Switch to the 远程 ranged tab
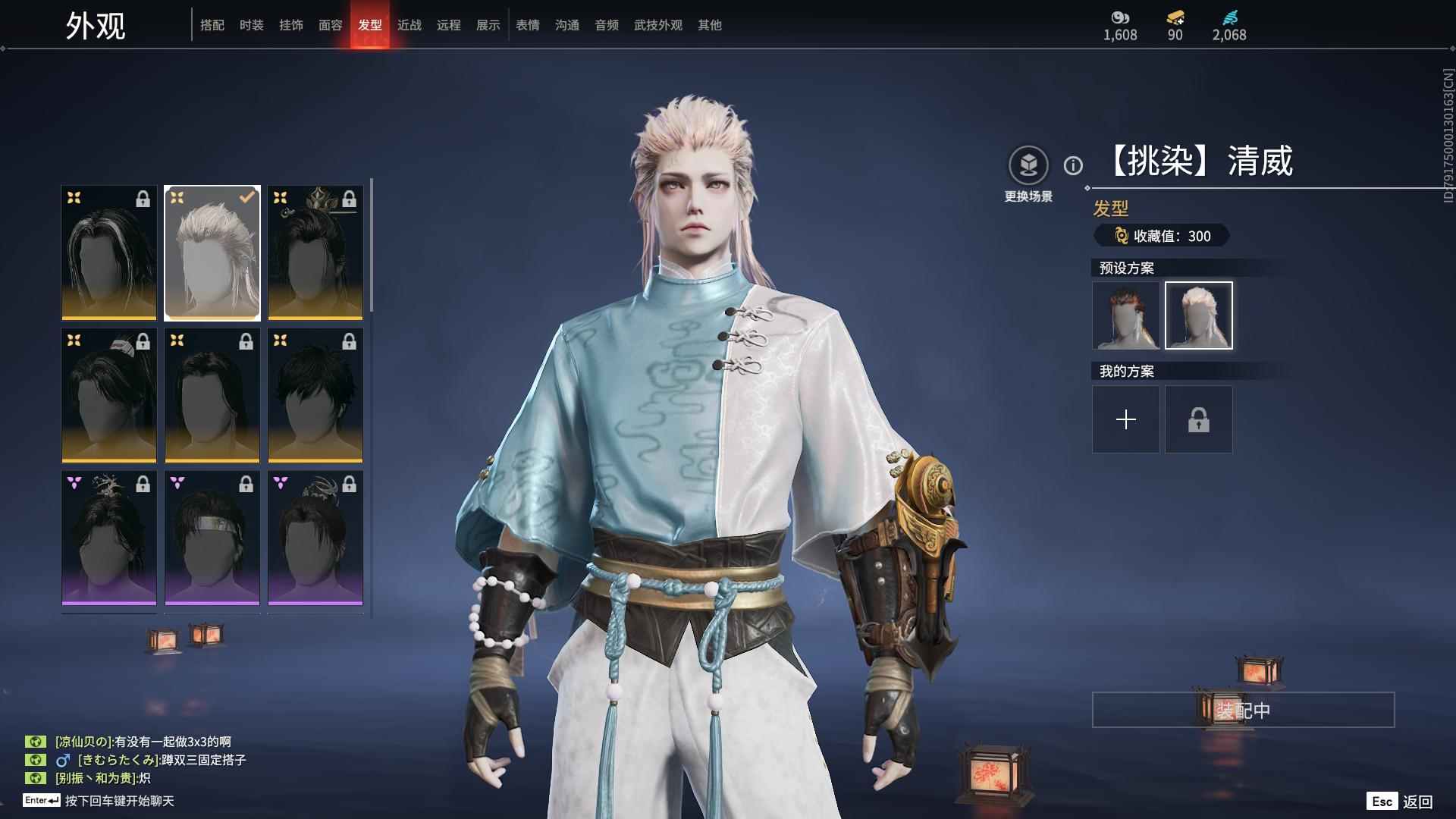Image resolution: width=1456 pixels, height=819 pixels. (449, 25)
